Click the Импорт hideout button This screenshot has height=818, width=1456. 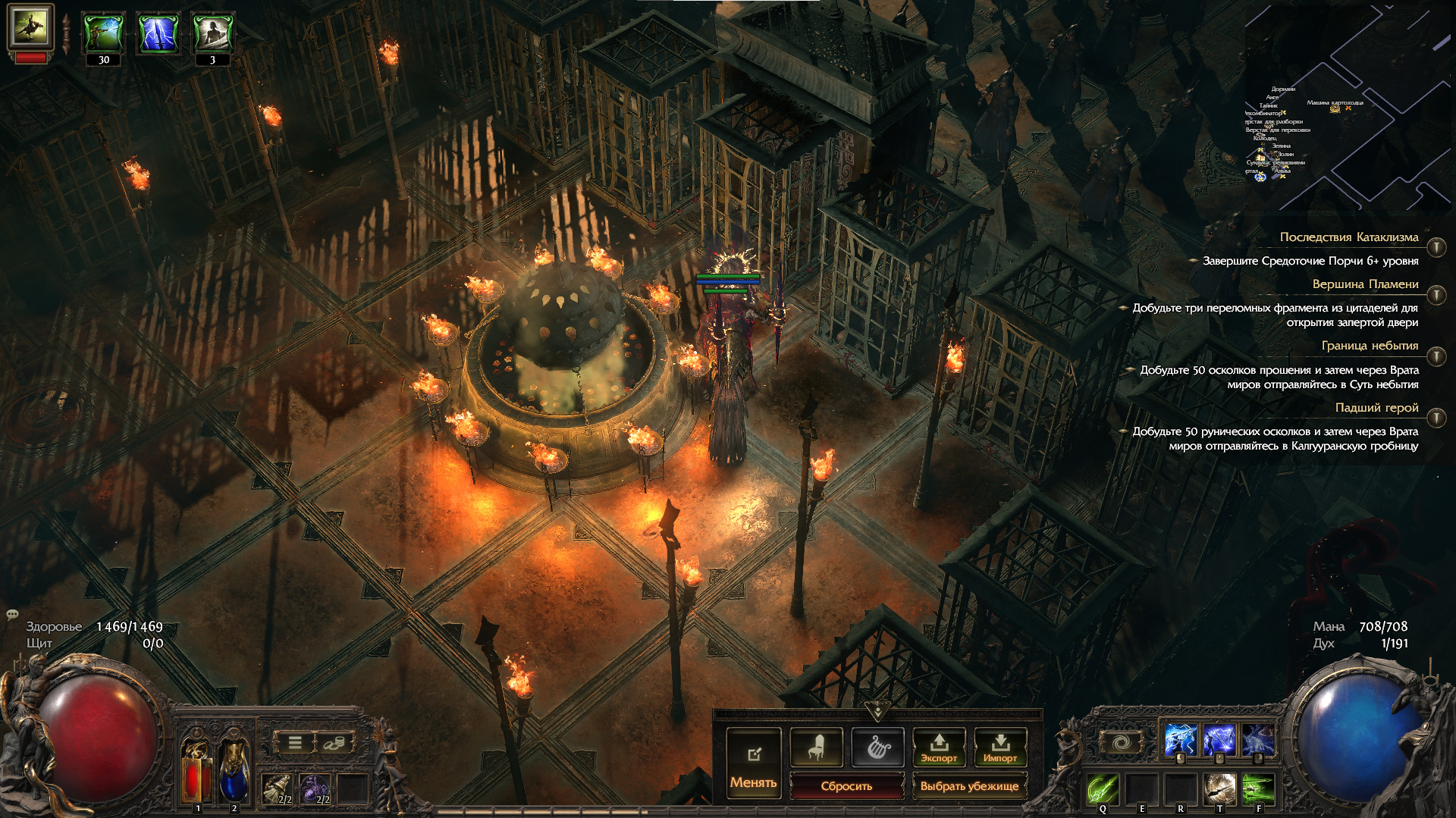tap(999, 747)
